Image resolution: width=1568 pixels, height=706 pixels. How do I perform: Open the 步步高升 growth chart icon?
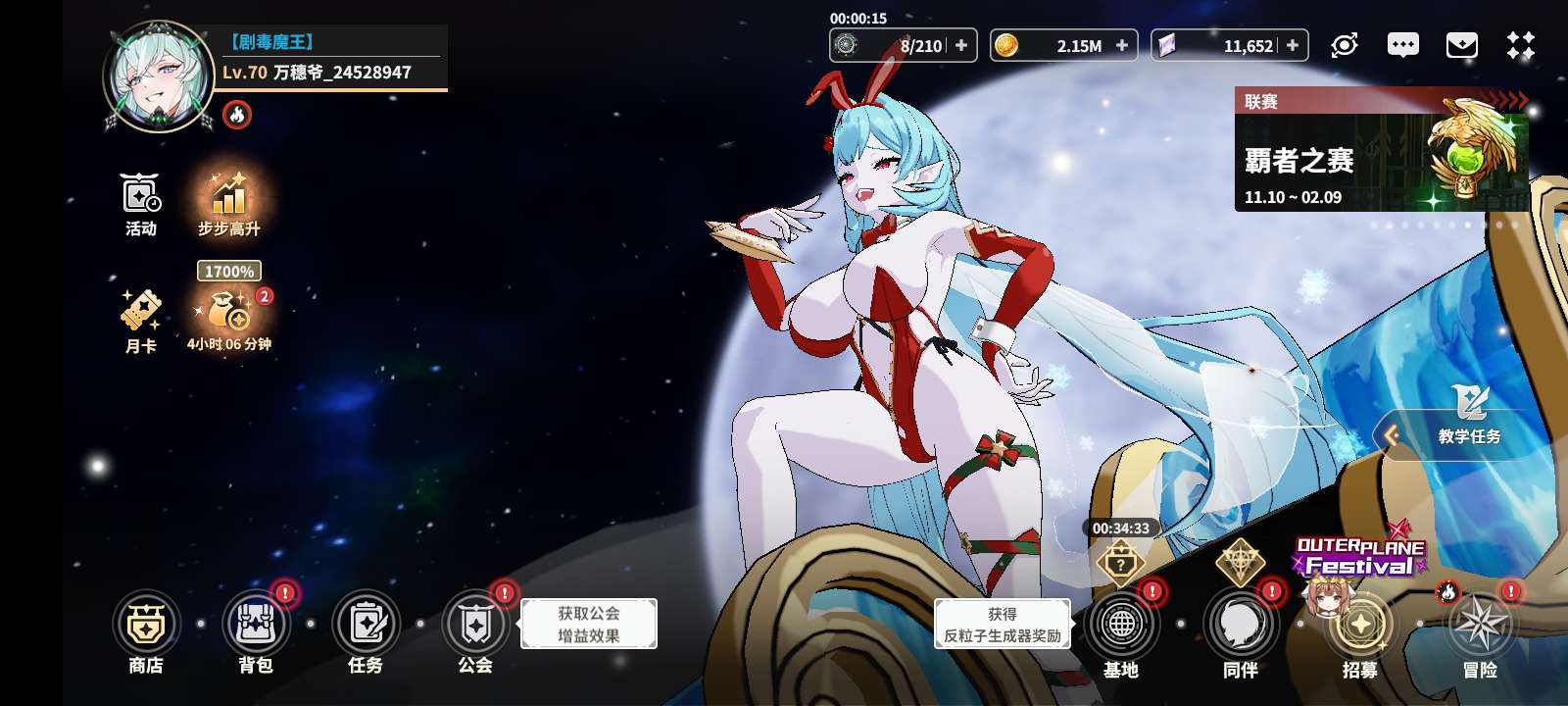tap(228, 196)
